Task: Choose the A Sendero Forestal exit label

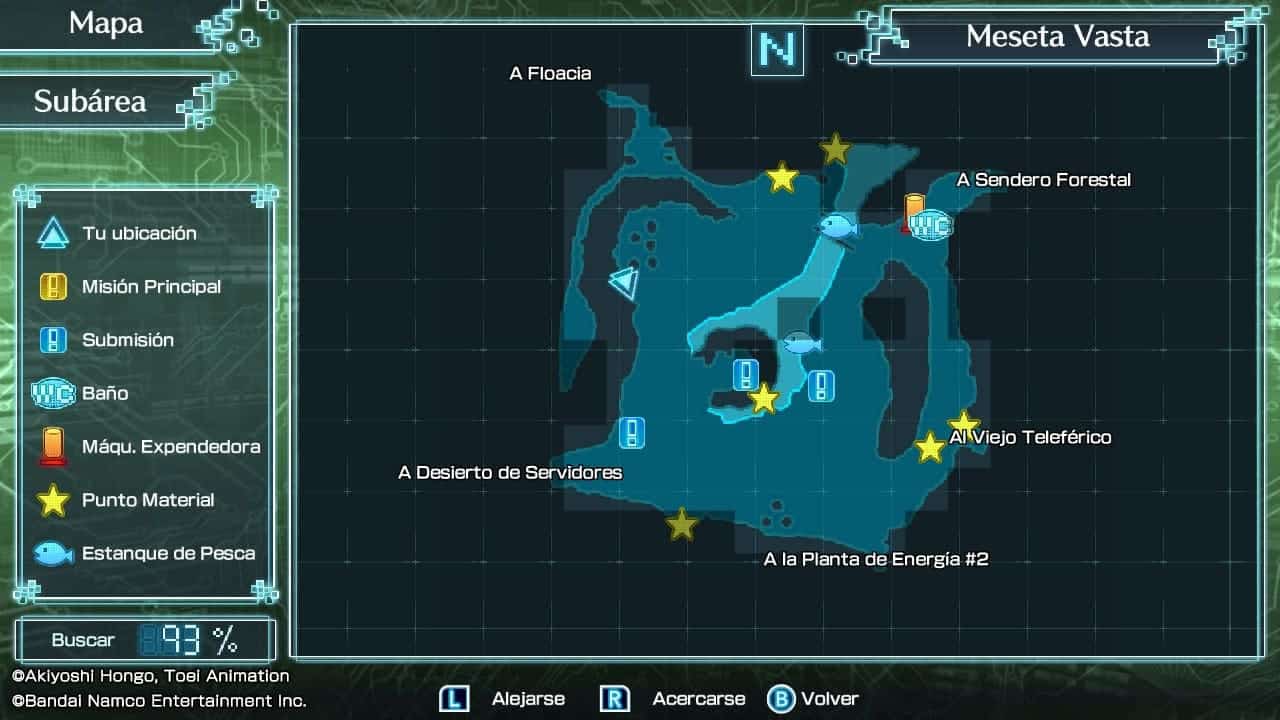Action: coord(1043,180)
